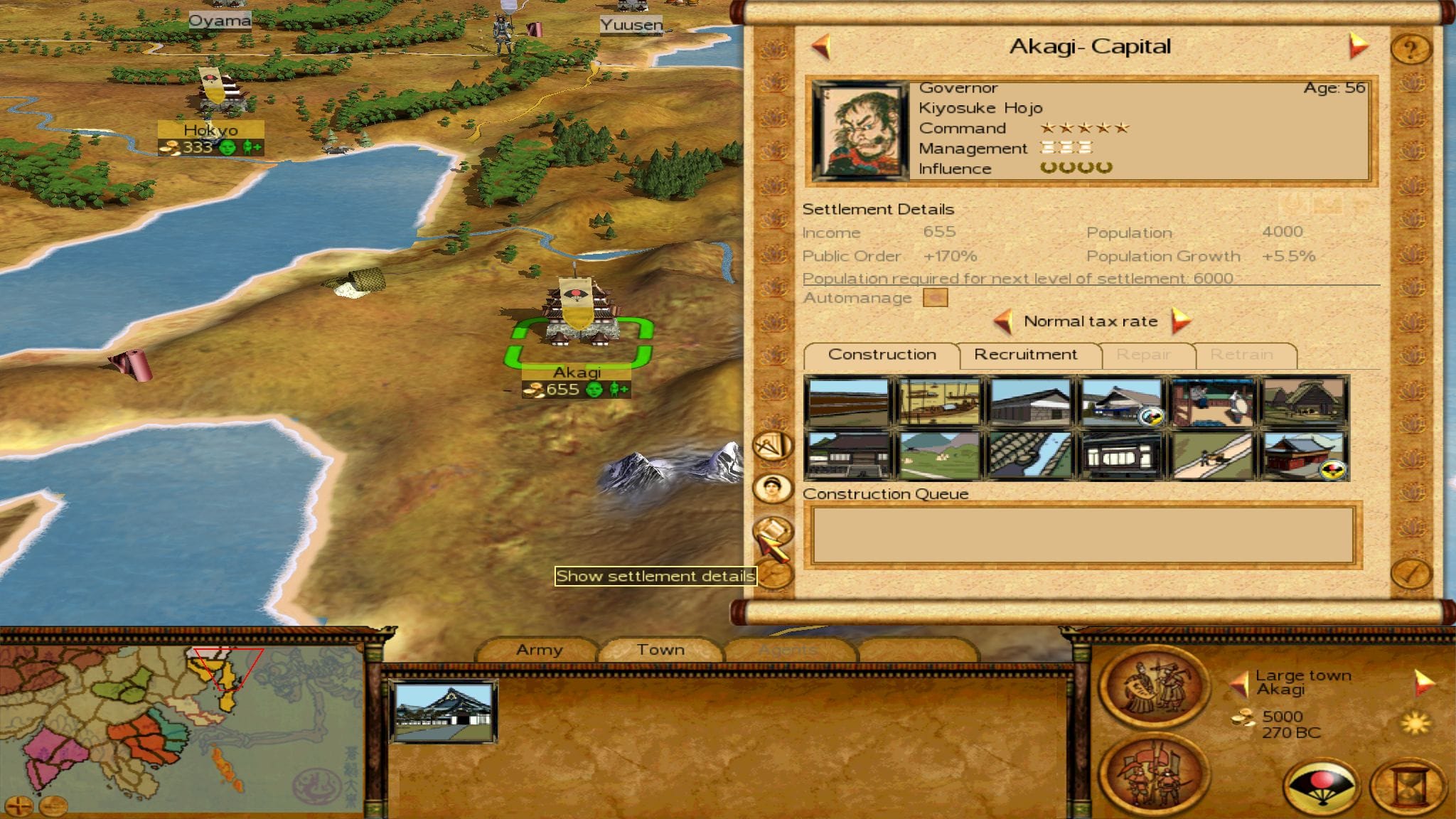Open the Army tab
Viewport: 1456px width, 819px height.
tap(539, 650)
